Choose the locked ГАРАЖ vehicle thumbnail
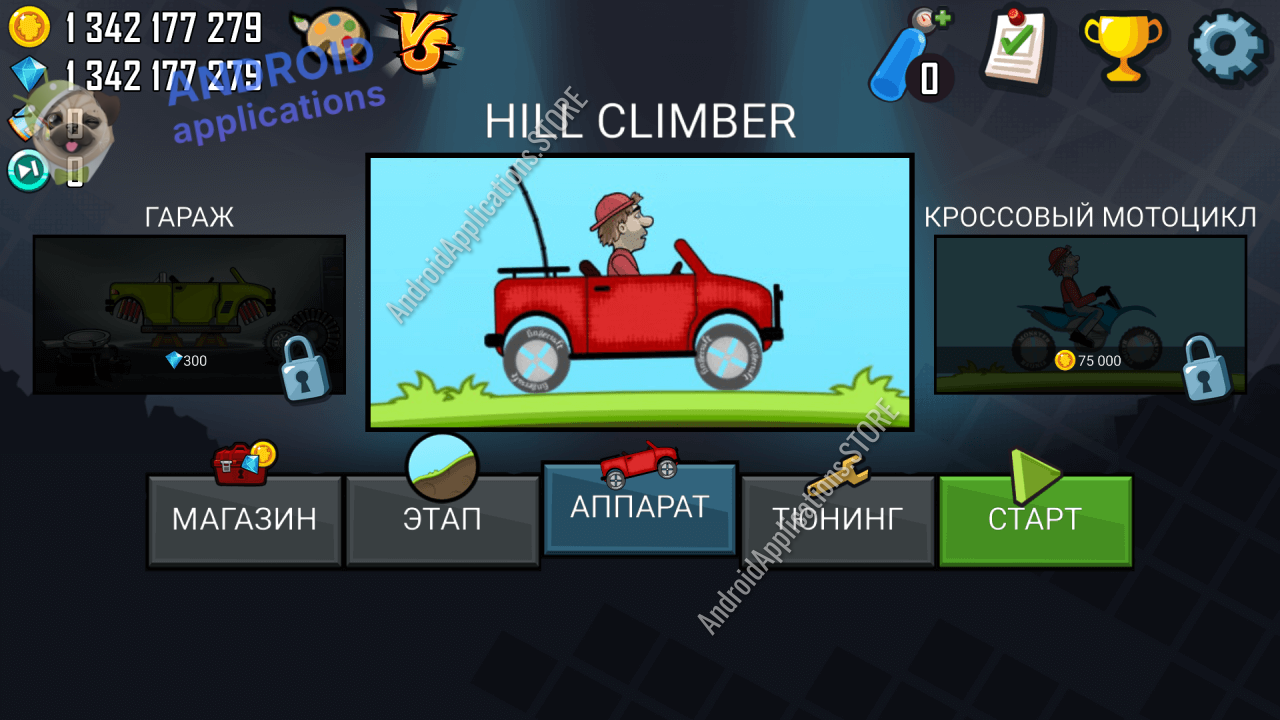 [x=189, y=315]
